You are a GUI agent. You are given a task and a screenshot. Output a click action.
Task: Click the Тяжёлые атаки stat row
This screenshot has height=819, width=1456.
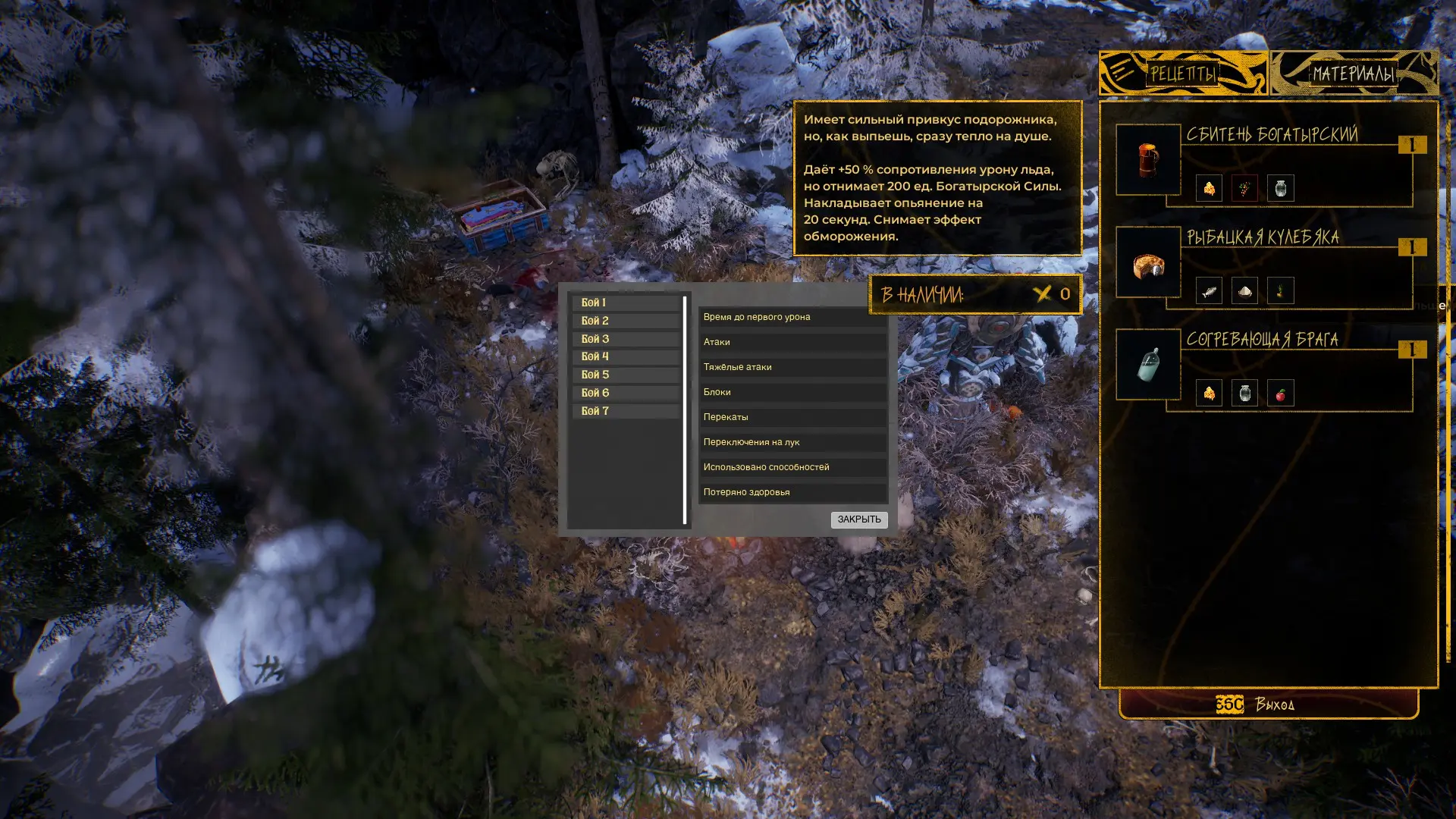[x=792, y=367]
